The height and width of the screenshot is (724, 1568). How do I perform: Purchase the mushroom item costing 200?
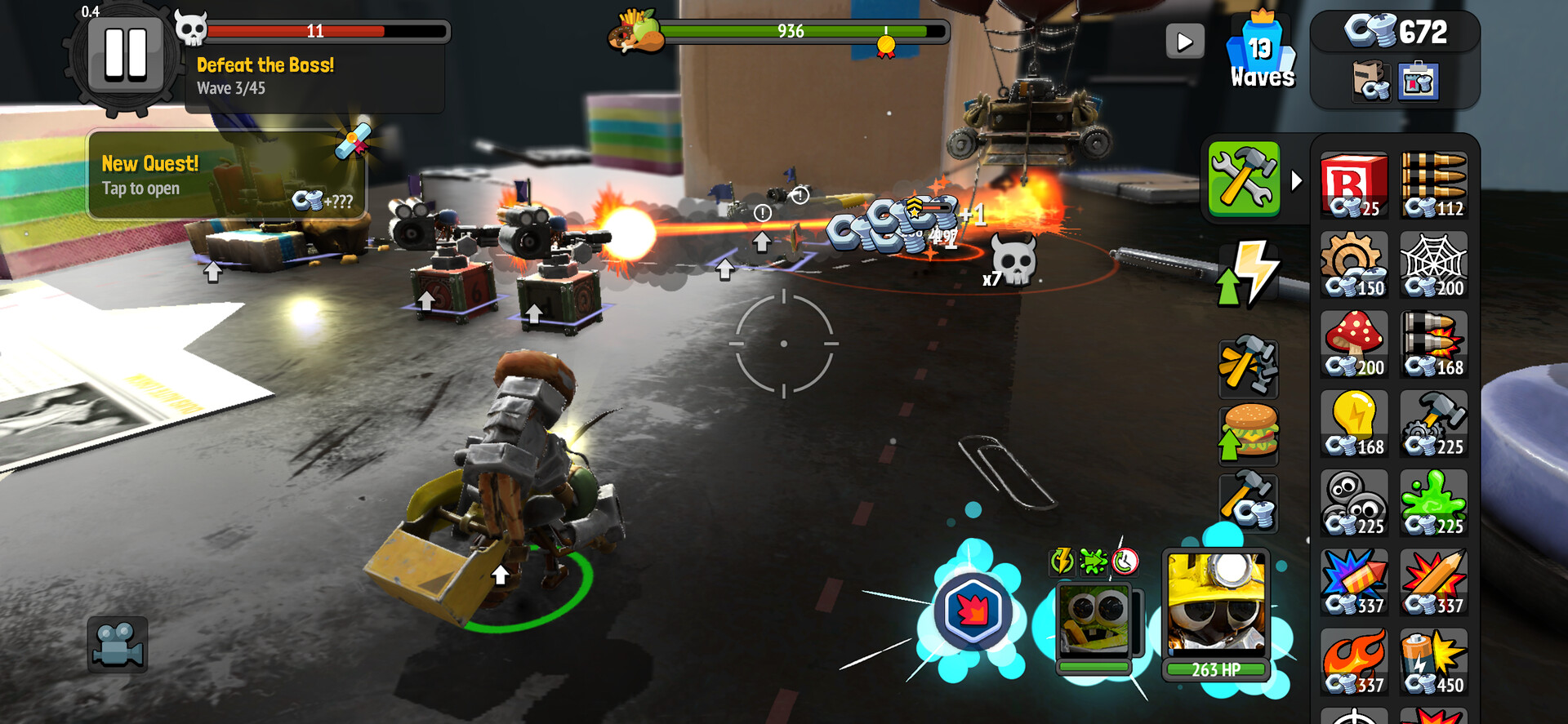click(1355, 345)
